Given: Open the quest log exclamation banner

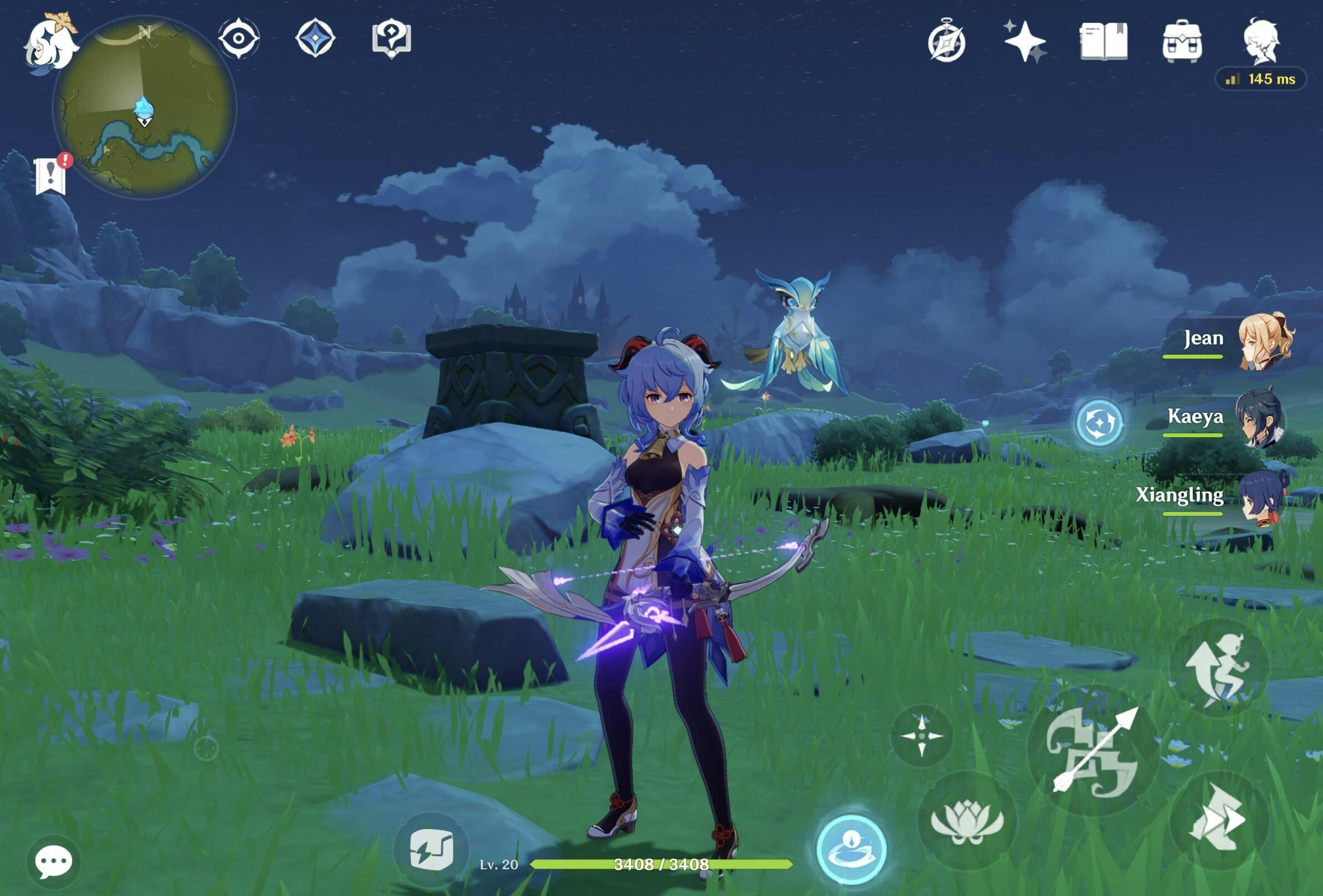Looking at the screenshot, I should (50, 175).
